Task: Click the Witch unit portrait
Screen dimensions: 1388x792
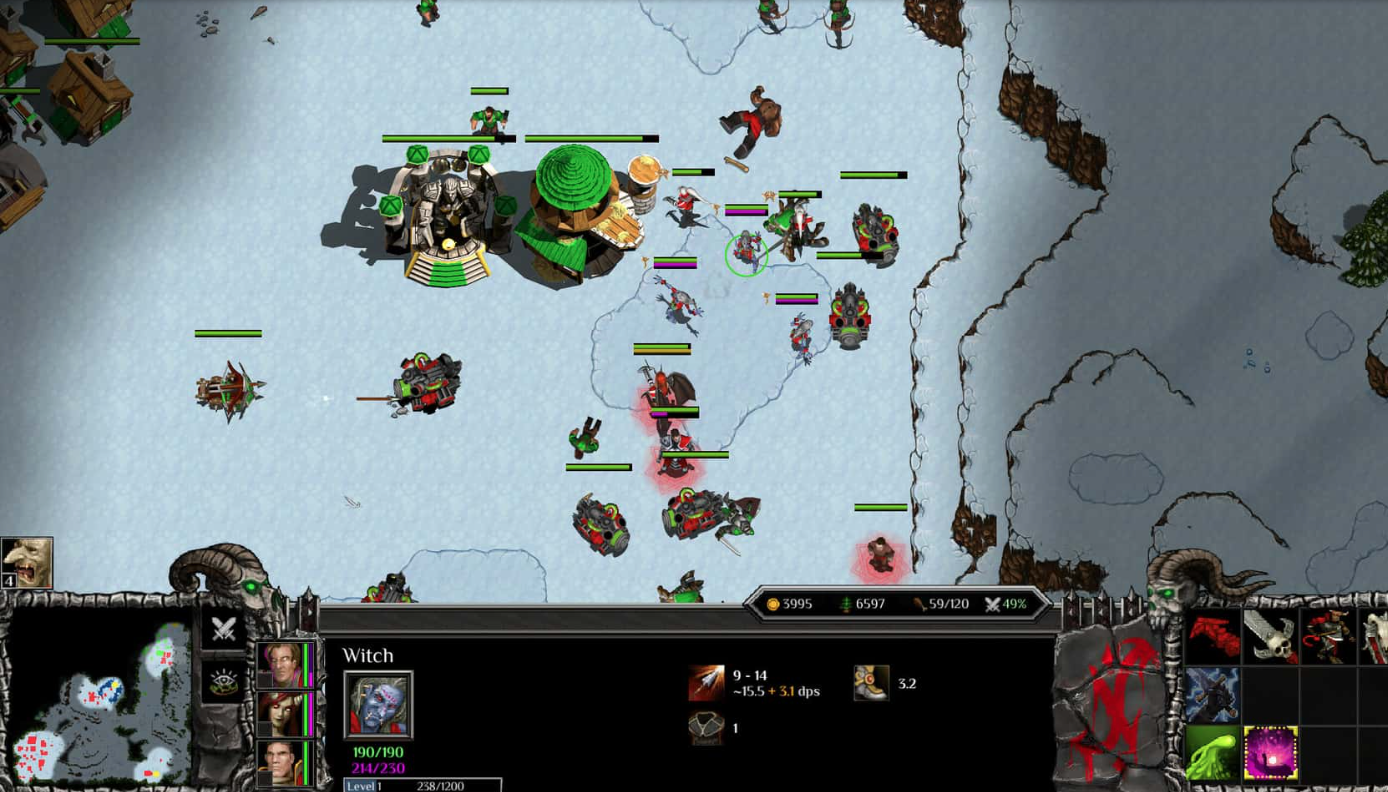Action: (378, 705)
